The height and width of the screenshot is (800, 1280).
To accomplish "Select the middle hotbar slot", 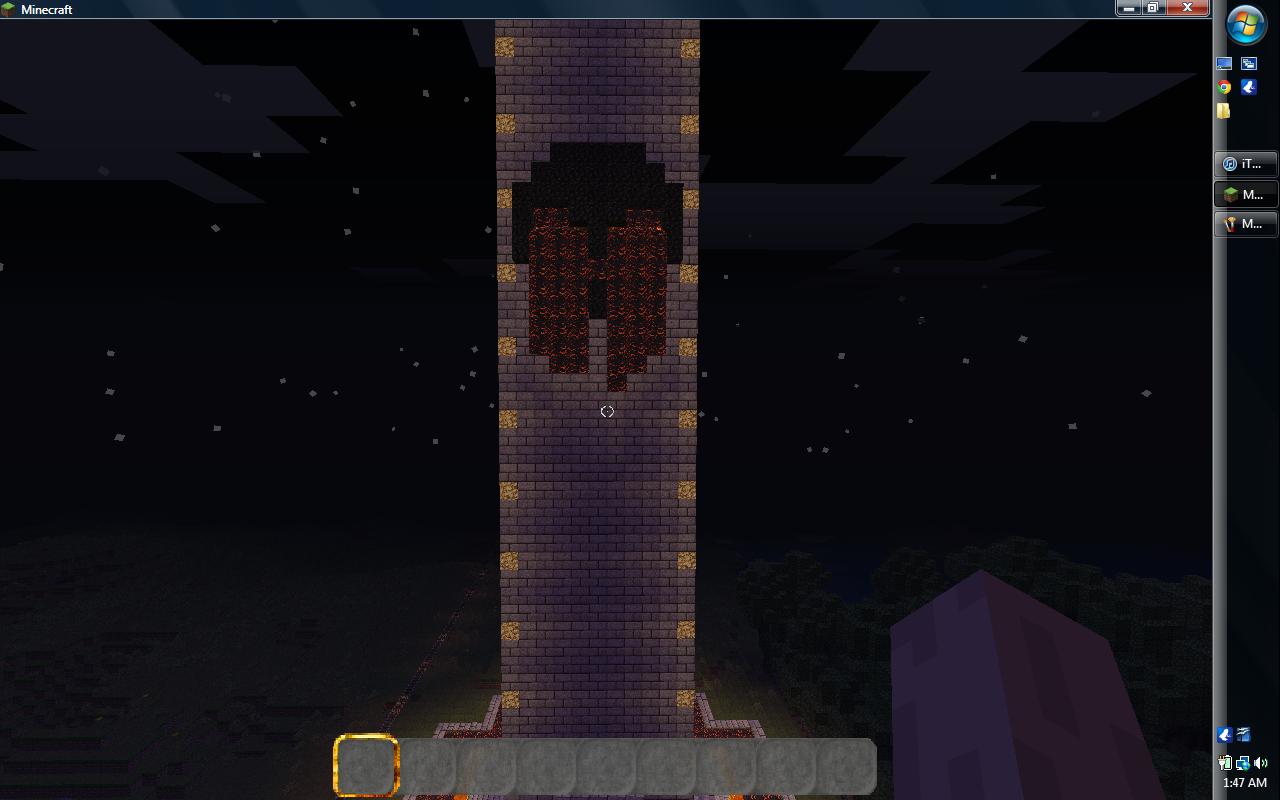I will [x=607, y=765].
